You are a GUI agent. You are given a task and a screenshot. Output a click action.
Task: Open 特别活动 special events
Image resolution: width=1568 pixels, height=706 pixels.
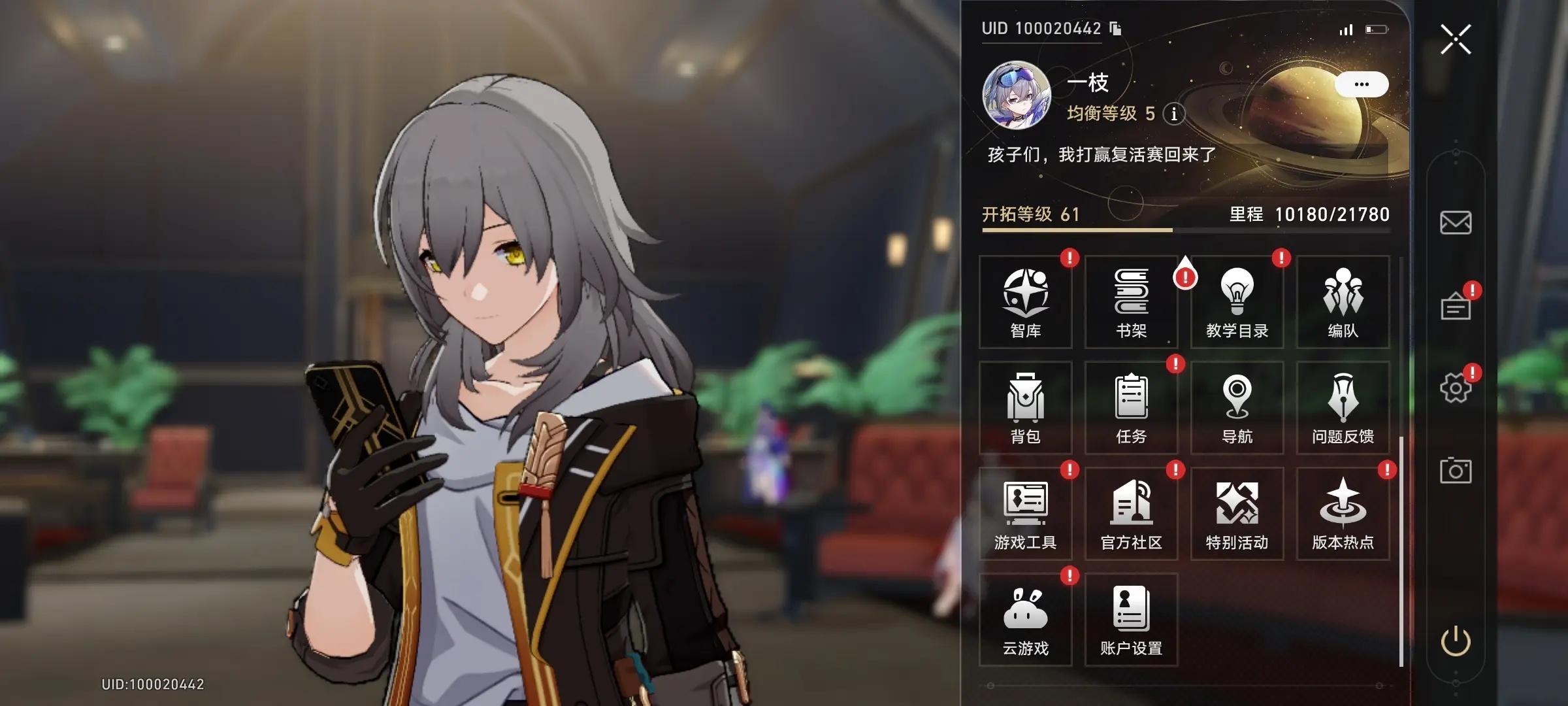(x=1237, y=514)
